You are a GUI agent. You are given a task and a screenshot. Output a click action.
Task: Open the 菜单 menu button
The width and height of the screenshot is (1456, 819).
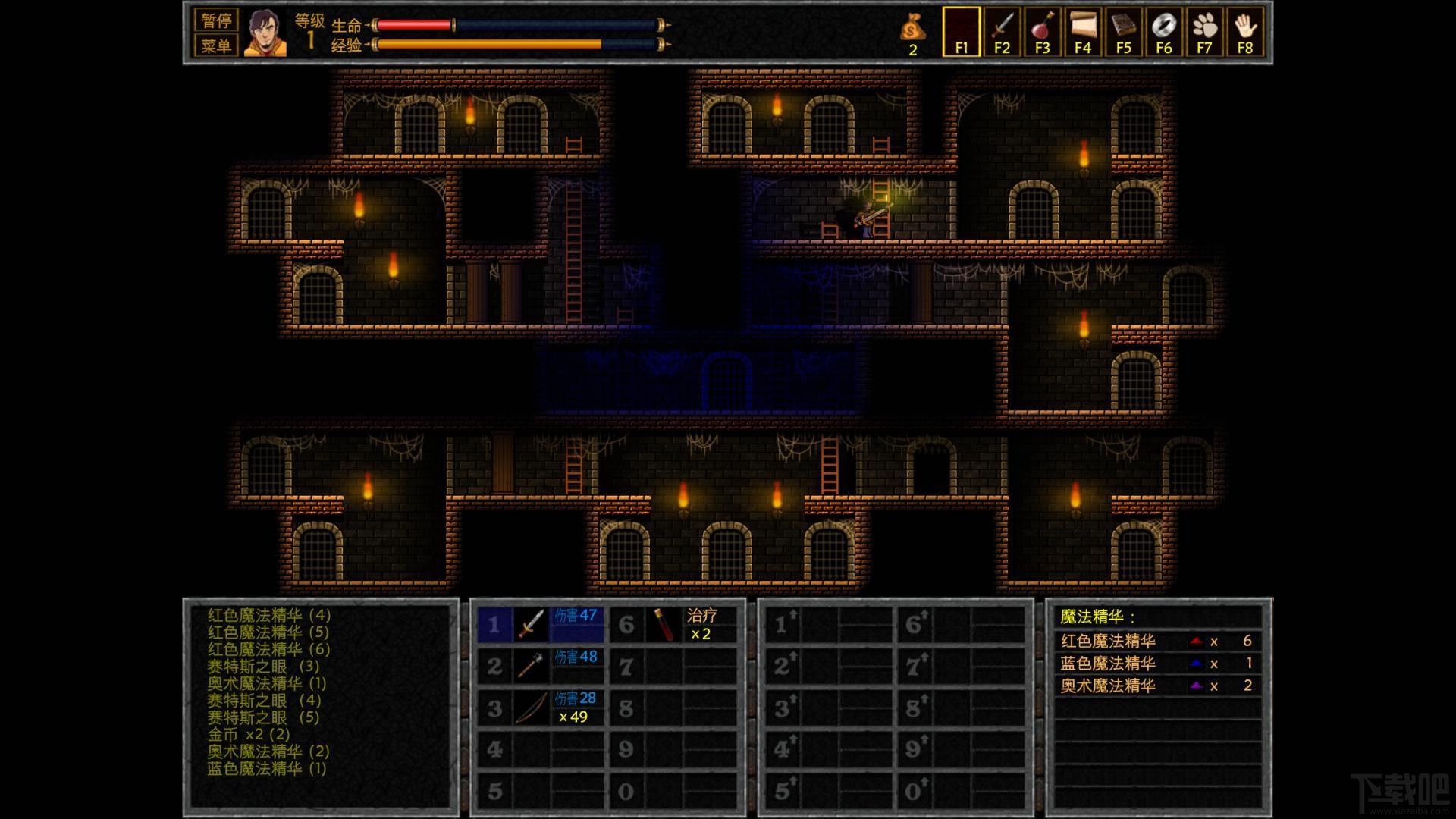[216, 45]
